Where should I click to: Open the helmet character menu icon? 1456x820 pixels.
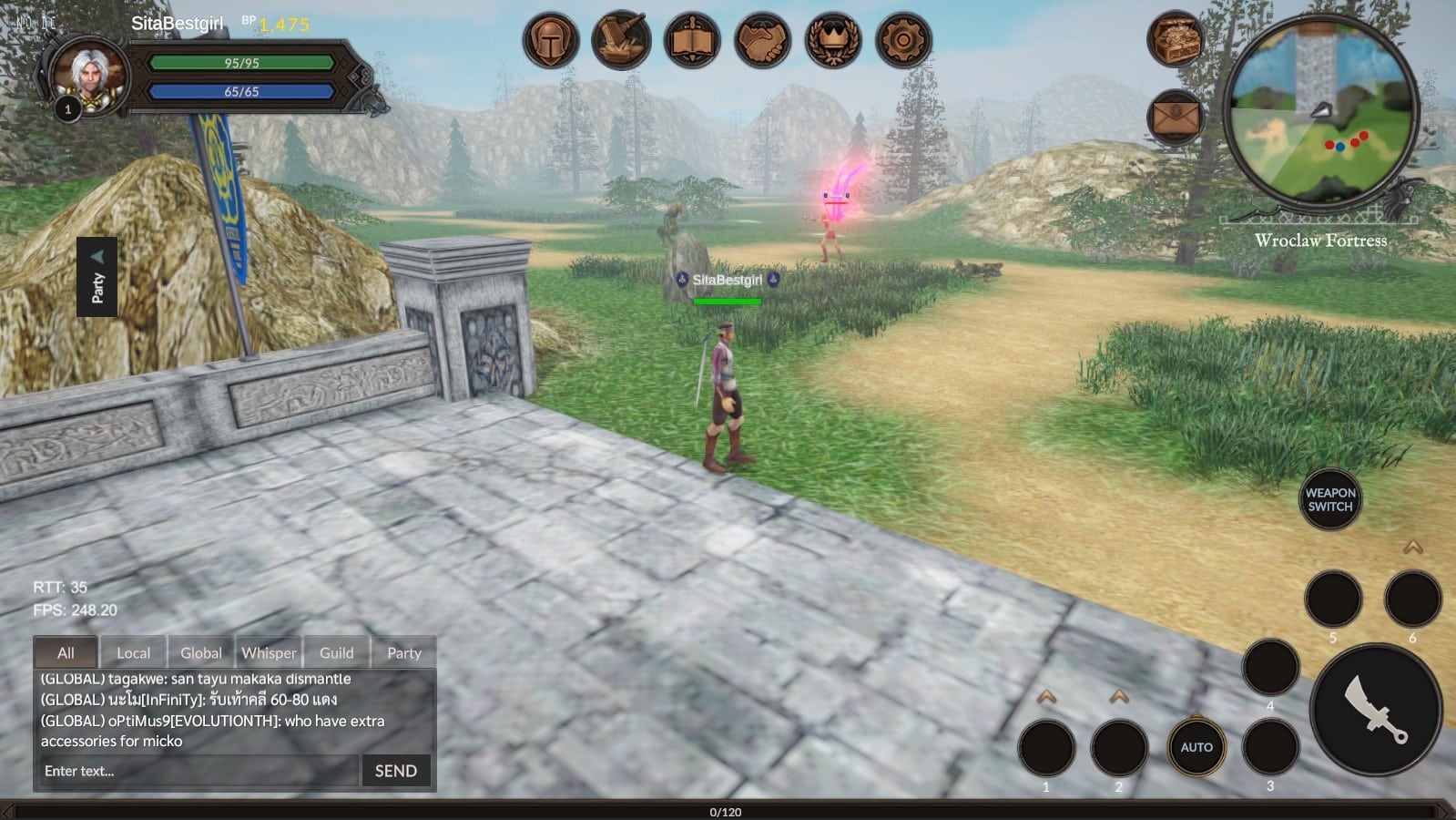click(x=551, y=40)
